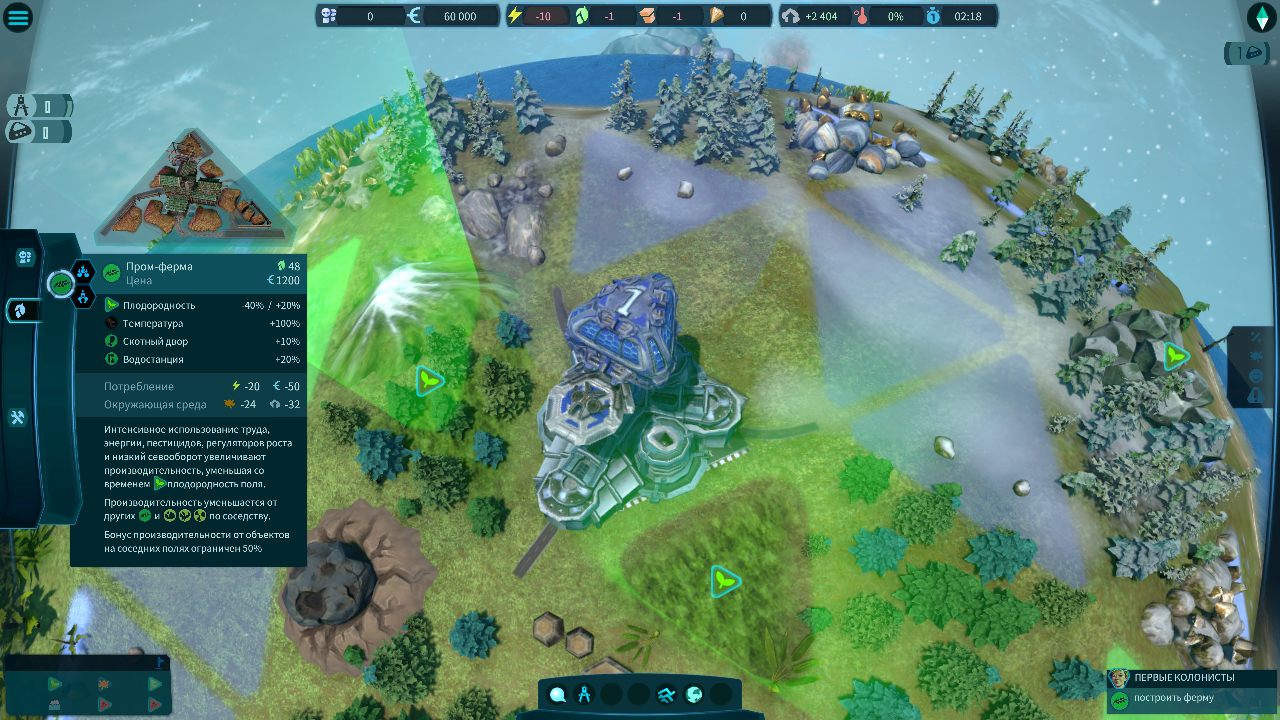Screen dimensions: 1280x720
Task: Open the main hamburger menu
Action: coord(19,17)
